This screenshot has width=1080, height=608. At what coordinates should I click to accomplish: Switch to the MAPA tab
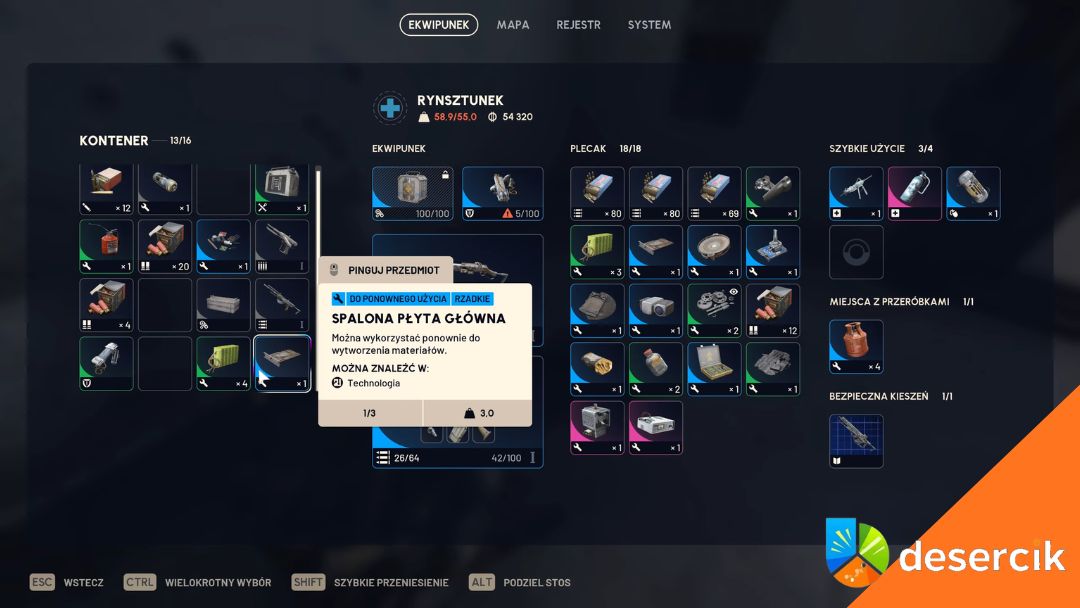pyautogui.click(x=513, y=25)
